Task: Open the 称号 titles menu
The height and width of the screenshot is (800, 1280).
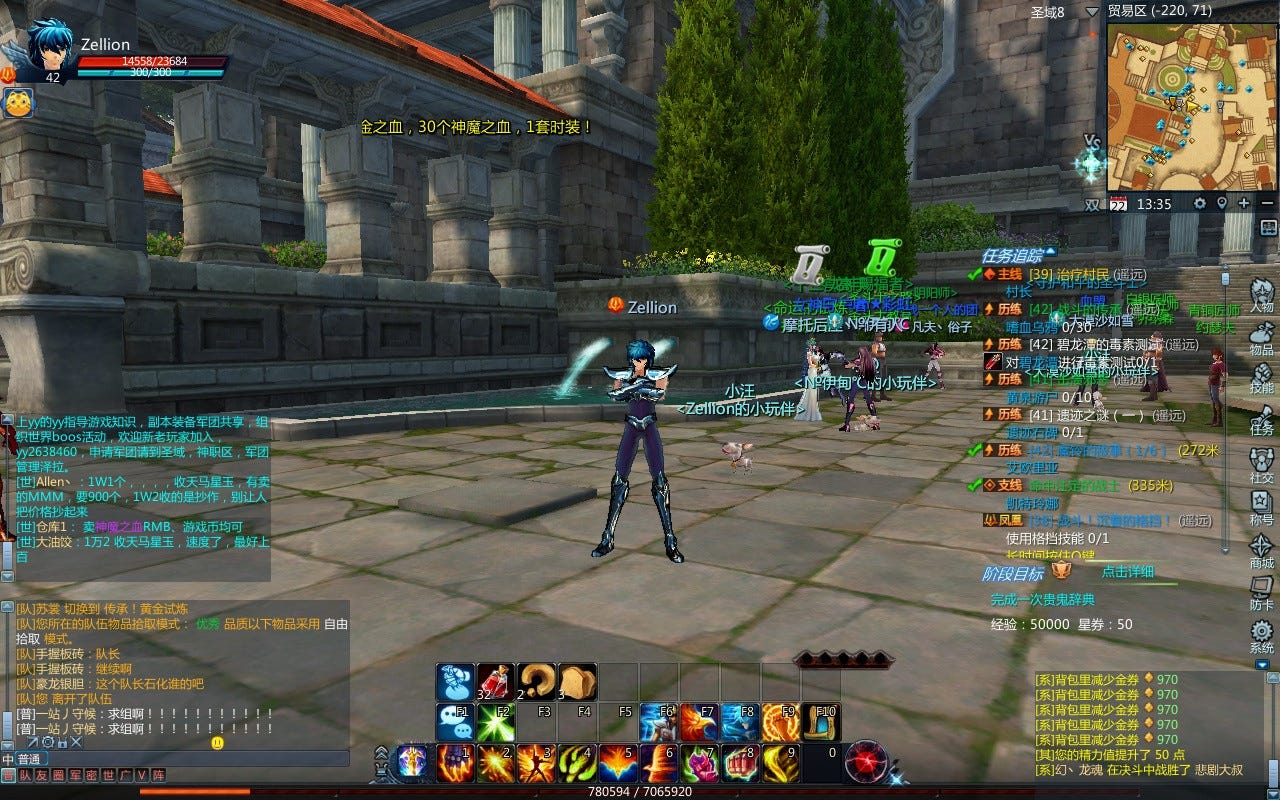Action: pos(1261,506)
